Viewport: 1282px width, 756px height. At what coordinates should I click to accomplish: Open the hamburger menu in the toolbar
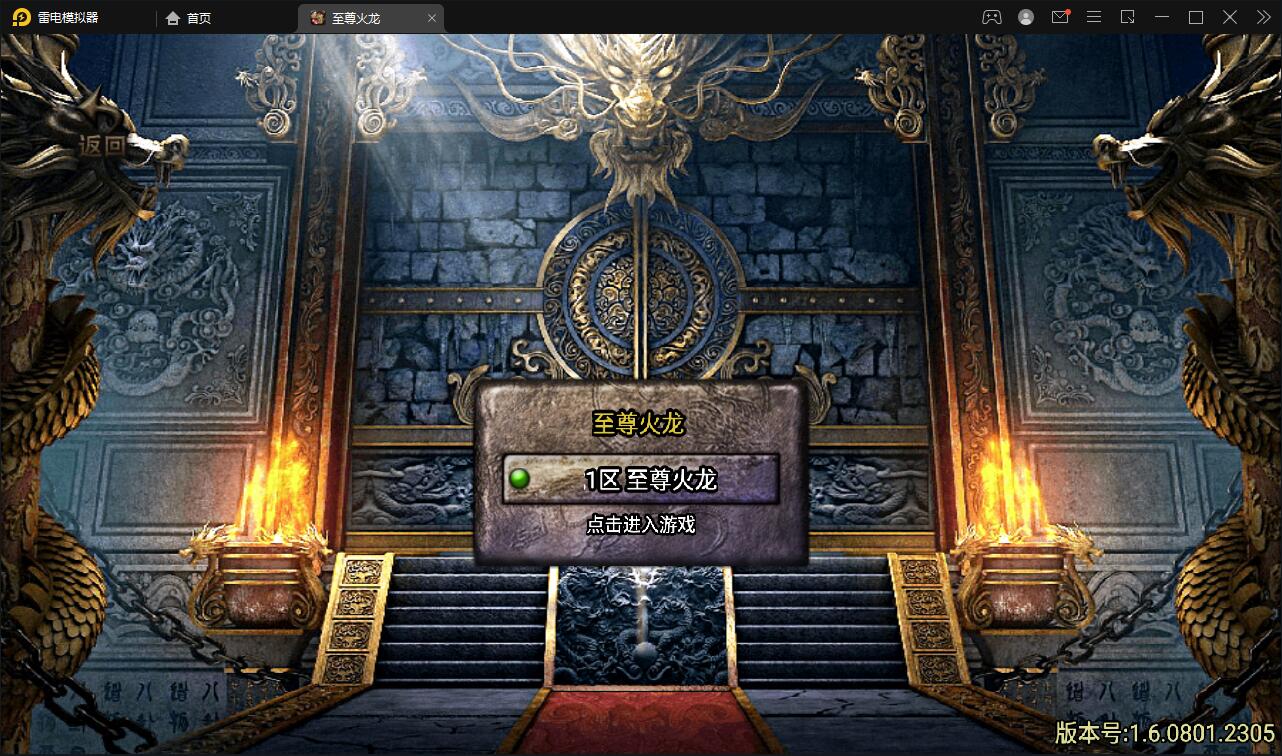1093,17
